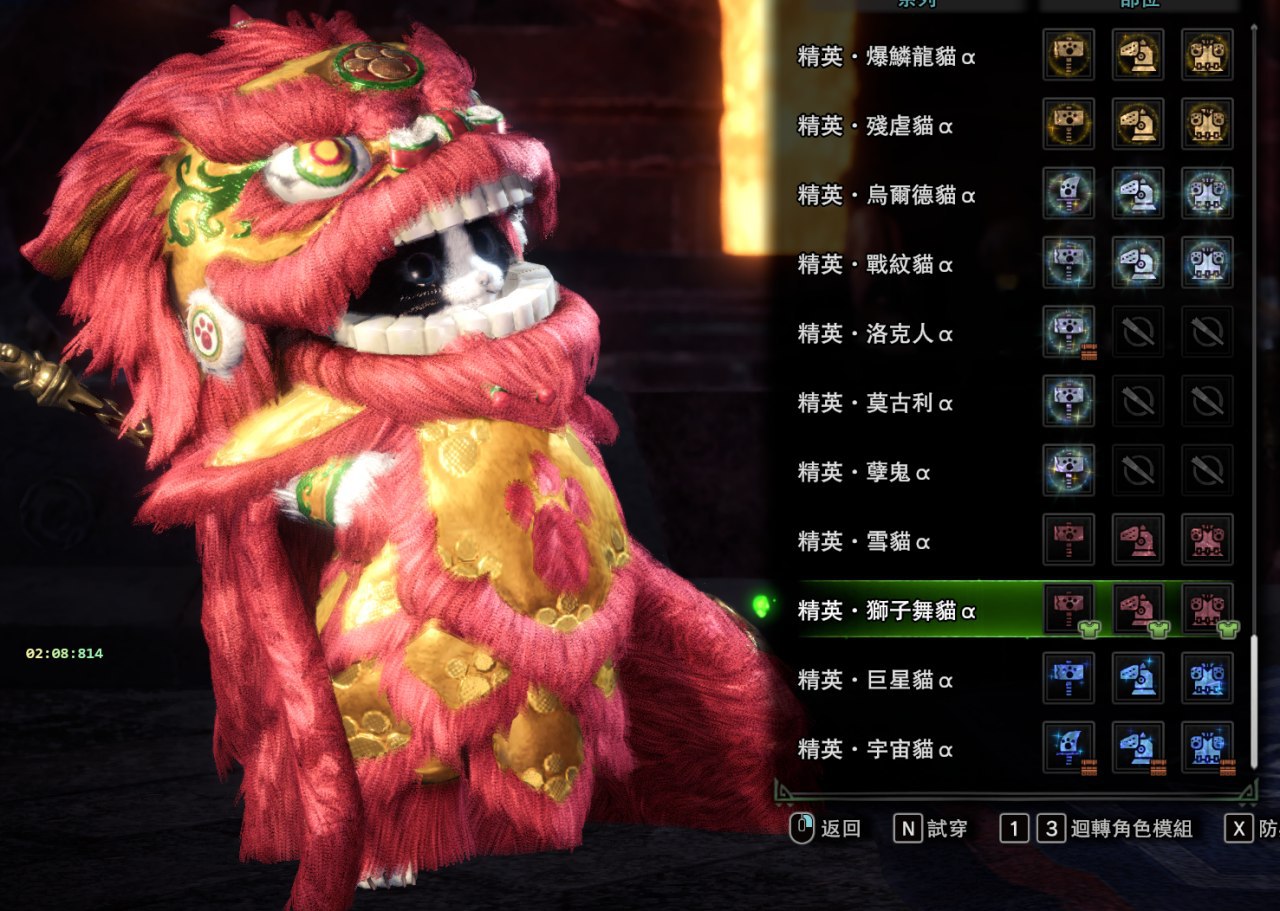Select the 精英・洛克人α set row
This screenshot has height=911, width=1280.
pos(875,333)
